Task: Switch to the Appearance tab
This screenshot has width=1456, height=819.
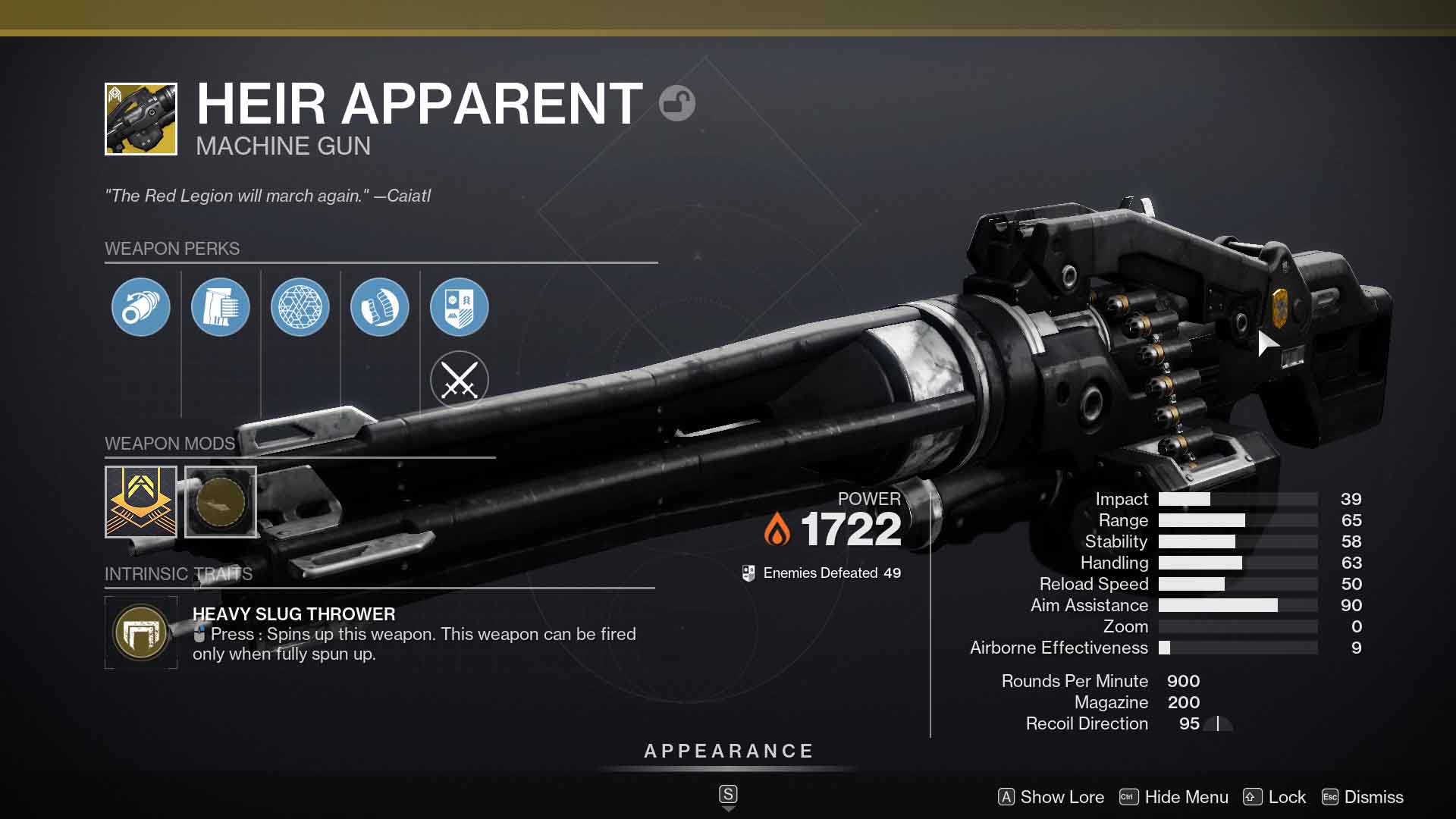Action: (x=727, y=752)
